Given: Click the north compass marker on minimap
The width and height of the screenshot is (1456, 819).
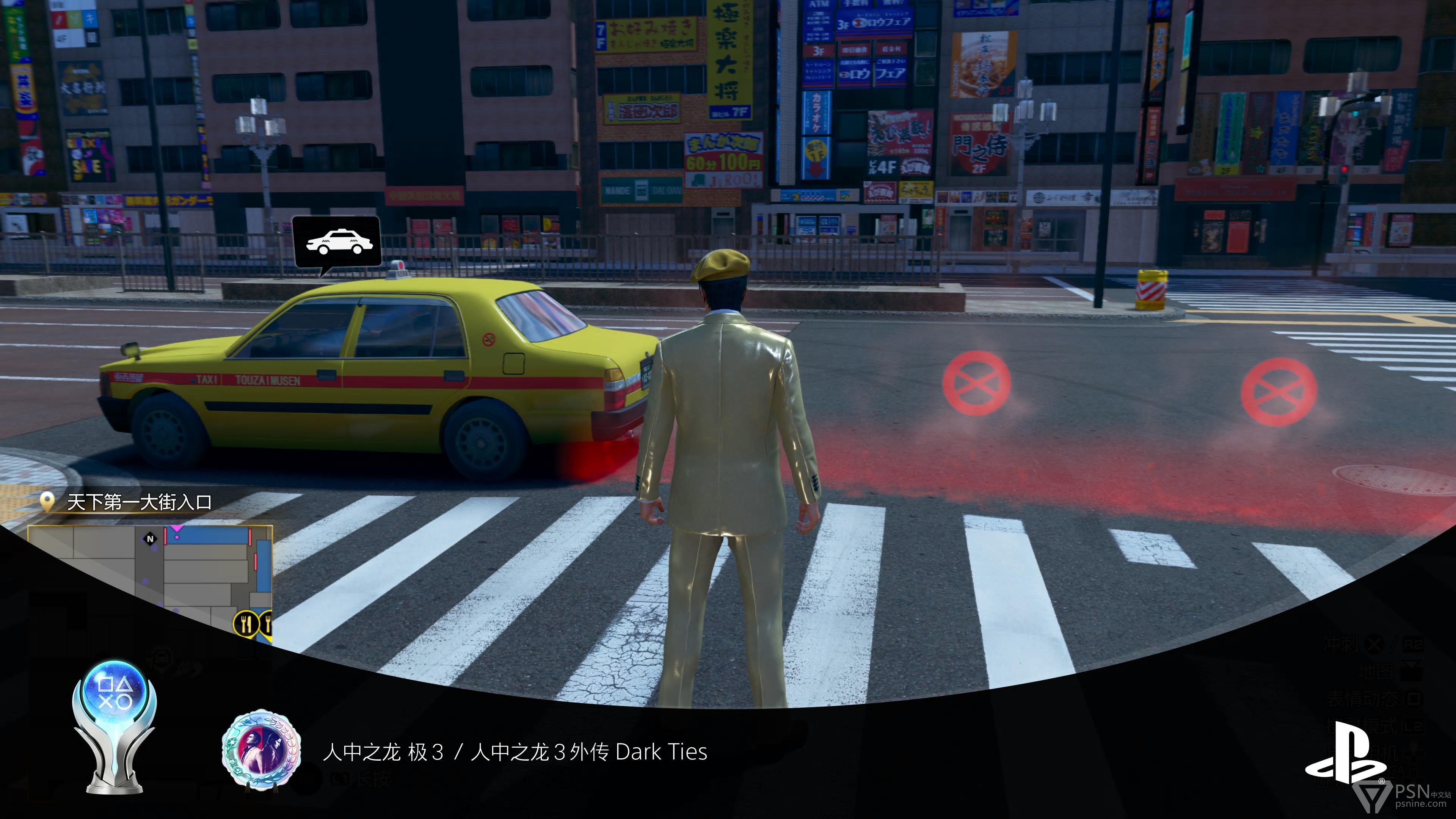Looking at the screenshot, I should tap(151, 539).
